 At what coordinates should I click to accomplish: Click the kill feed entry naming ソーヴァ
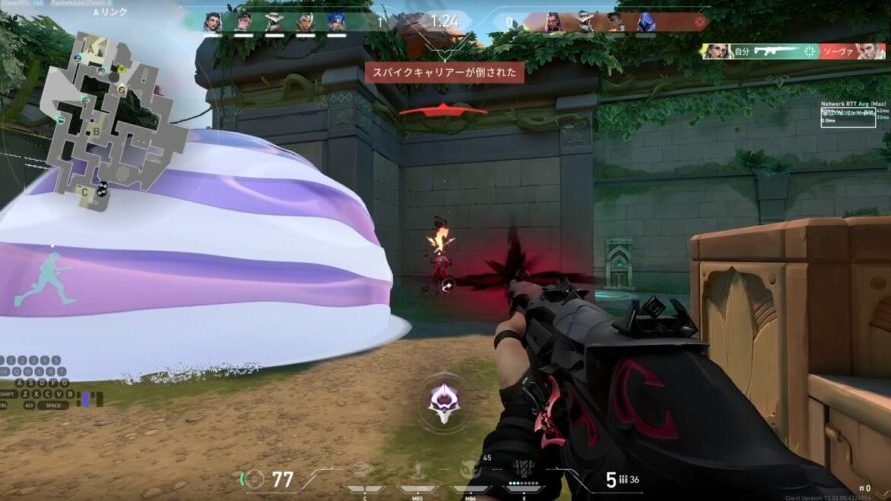click(x=794, y=50)
